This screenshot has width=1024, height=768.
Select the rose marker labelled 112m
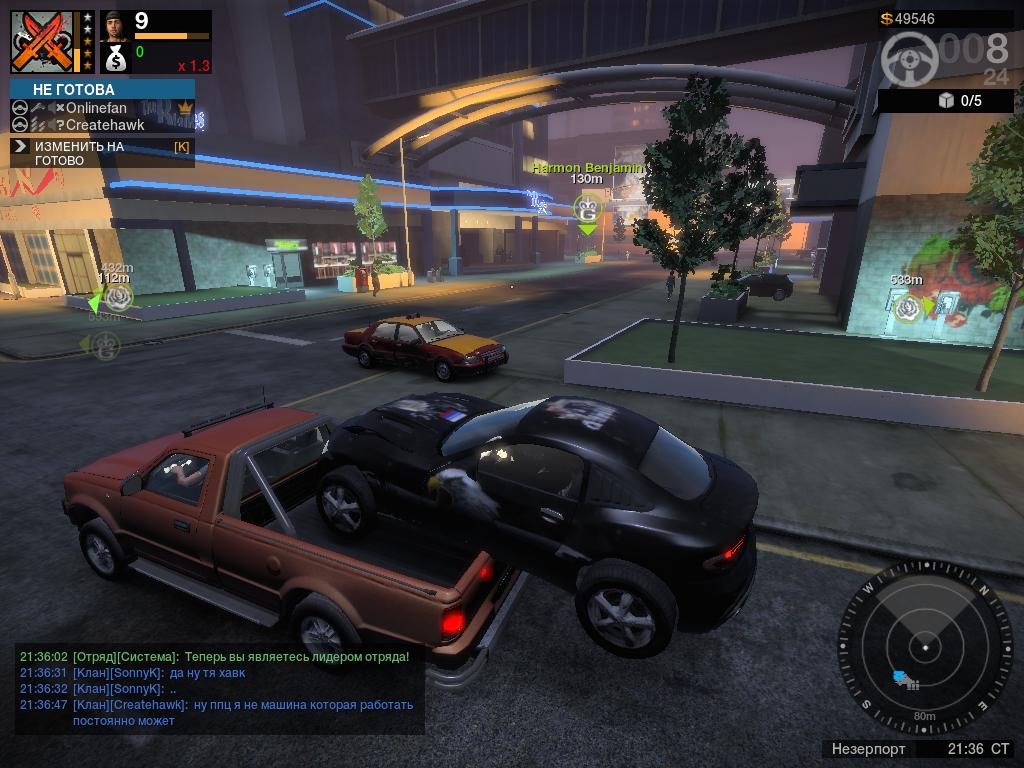click(x=119, y=297)
